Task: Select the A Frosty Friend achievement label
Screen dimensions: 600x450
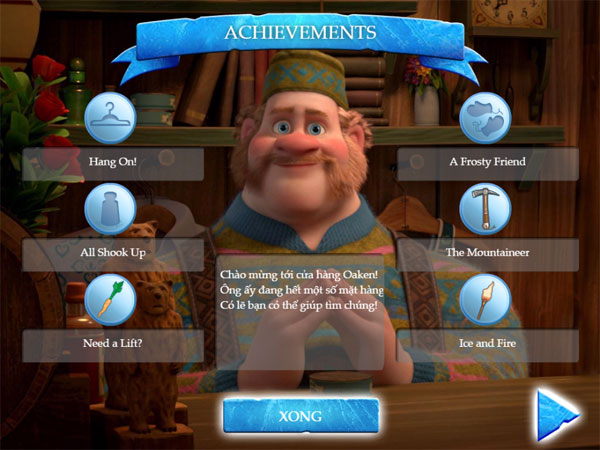Action: [x=487, y=162]
